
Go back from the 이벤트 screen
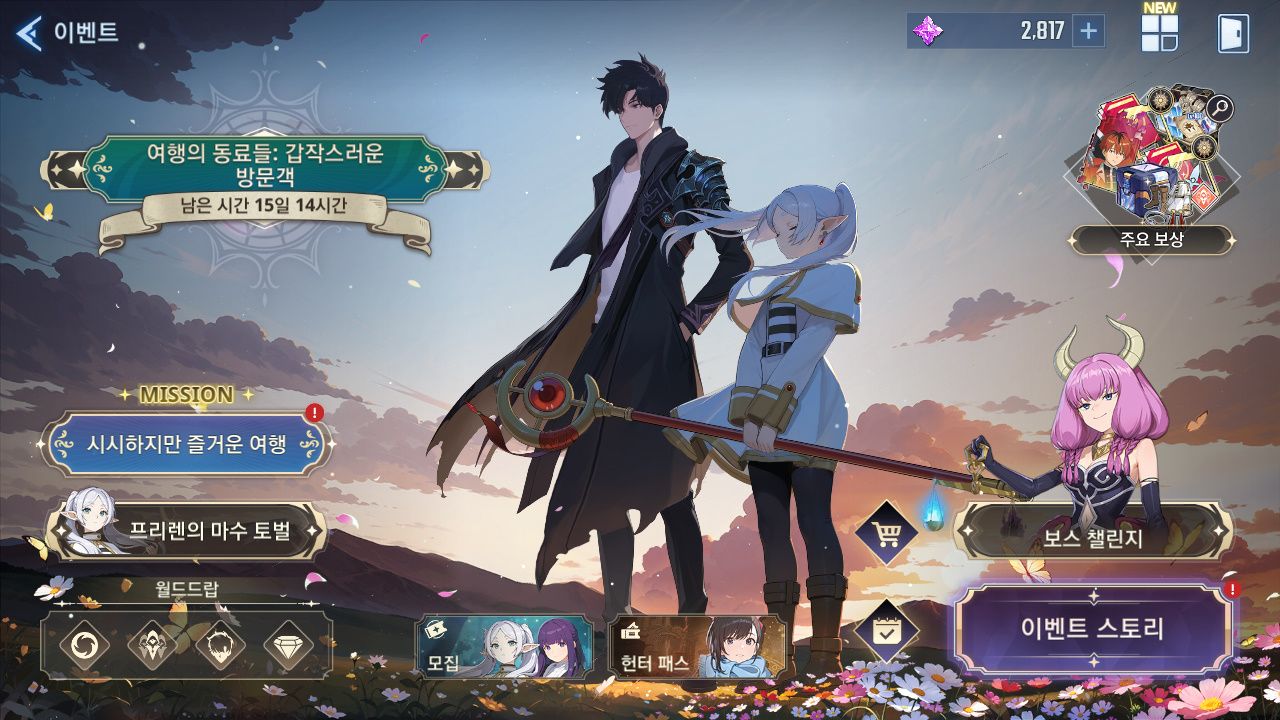pos(30,32)
